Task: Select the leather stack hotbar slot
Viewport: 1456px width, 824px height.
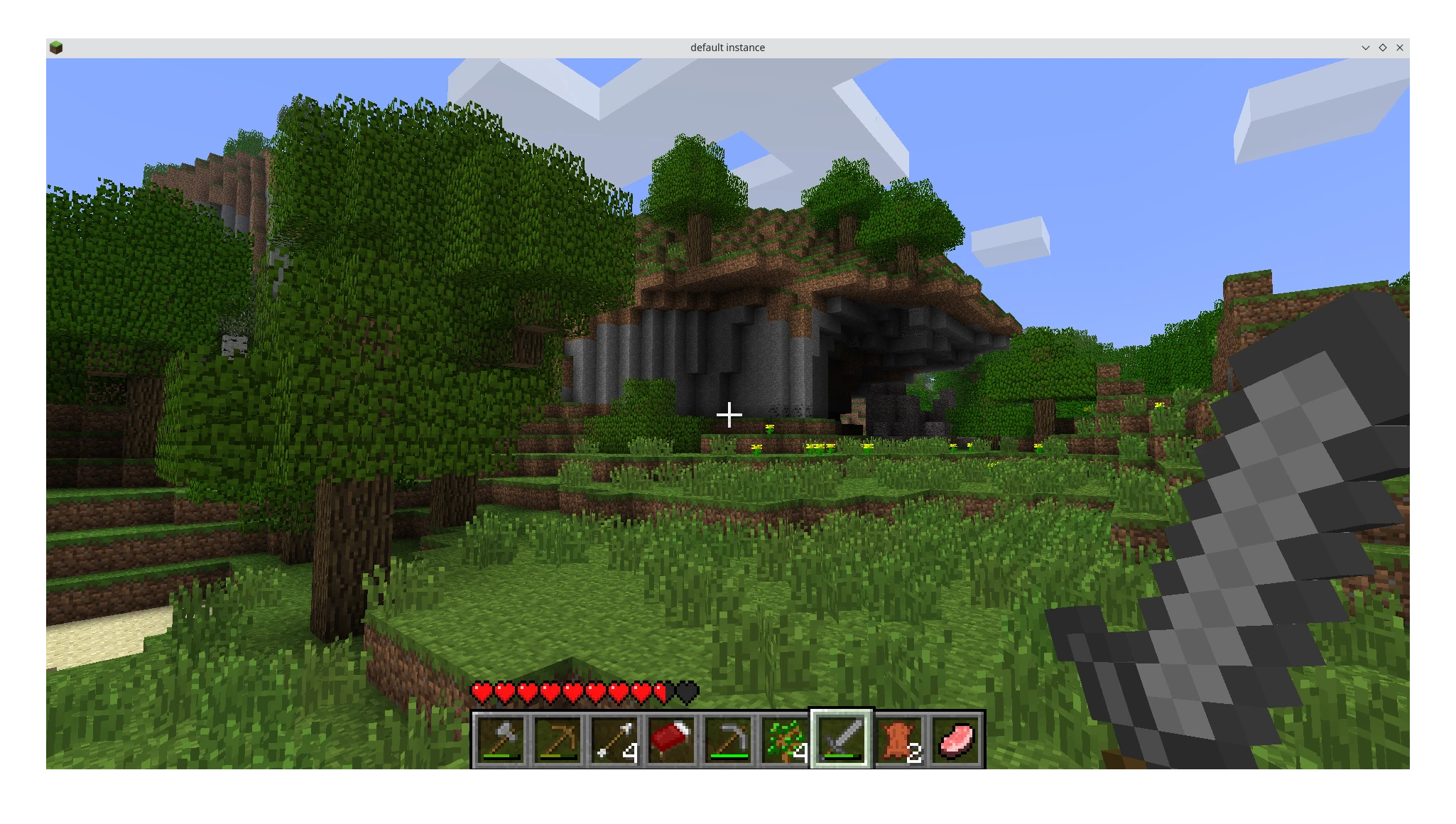Action: tap(898, 740)
